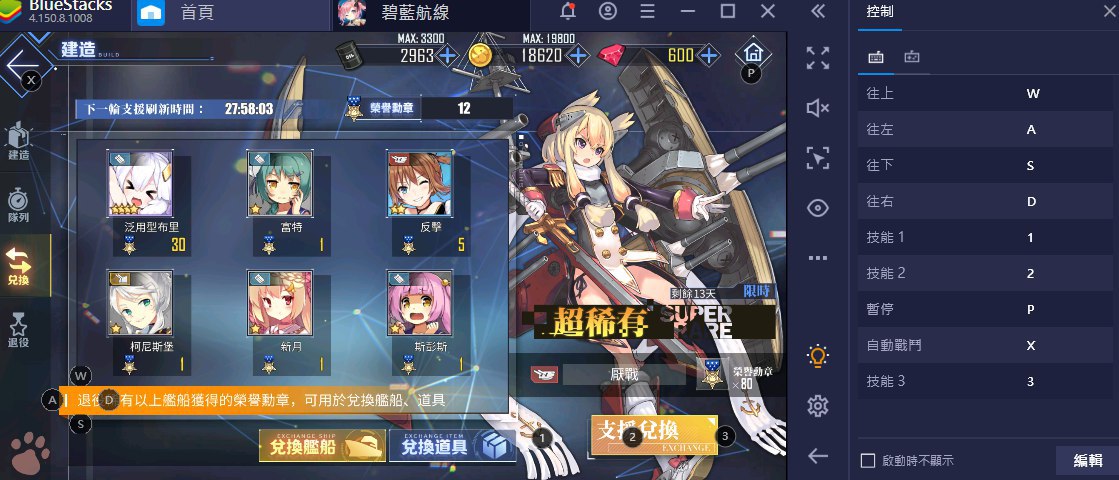1119x480 pixels.
Task: Open the 建造 build tab
Action: (19, 140)
